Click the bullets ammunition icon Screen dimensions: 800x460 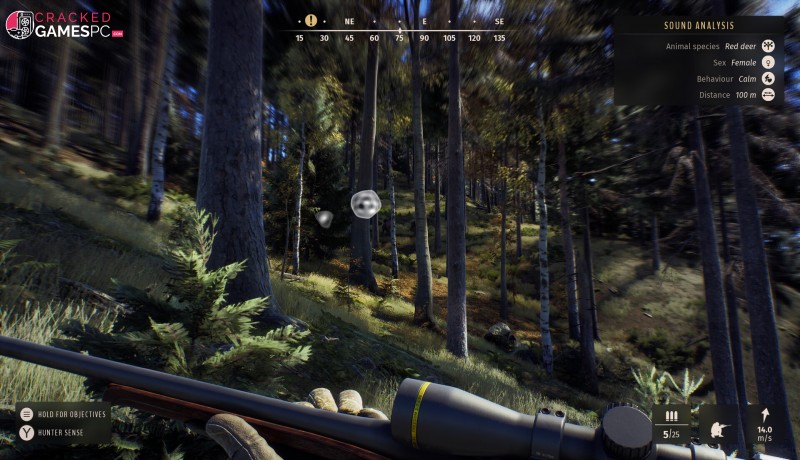671,416
